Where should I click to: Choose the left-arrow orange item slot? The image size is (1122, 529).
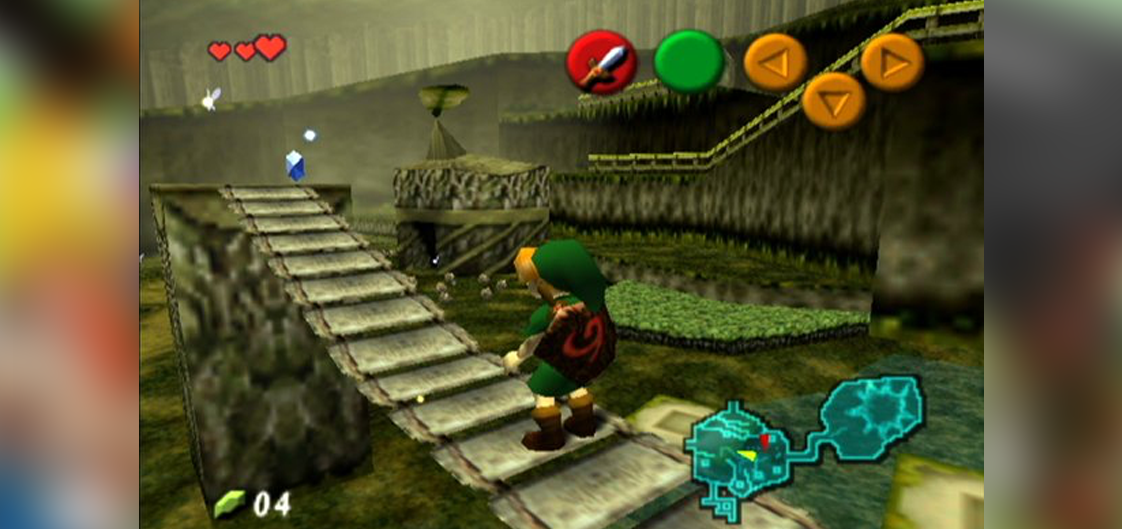775,62
